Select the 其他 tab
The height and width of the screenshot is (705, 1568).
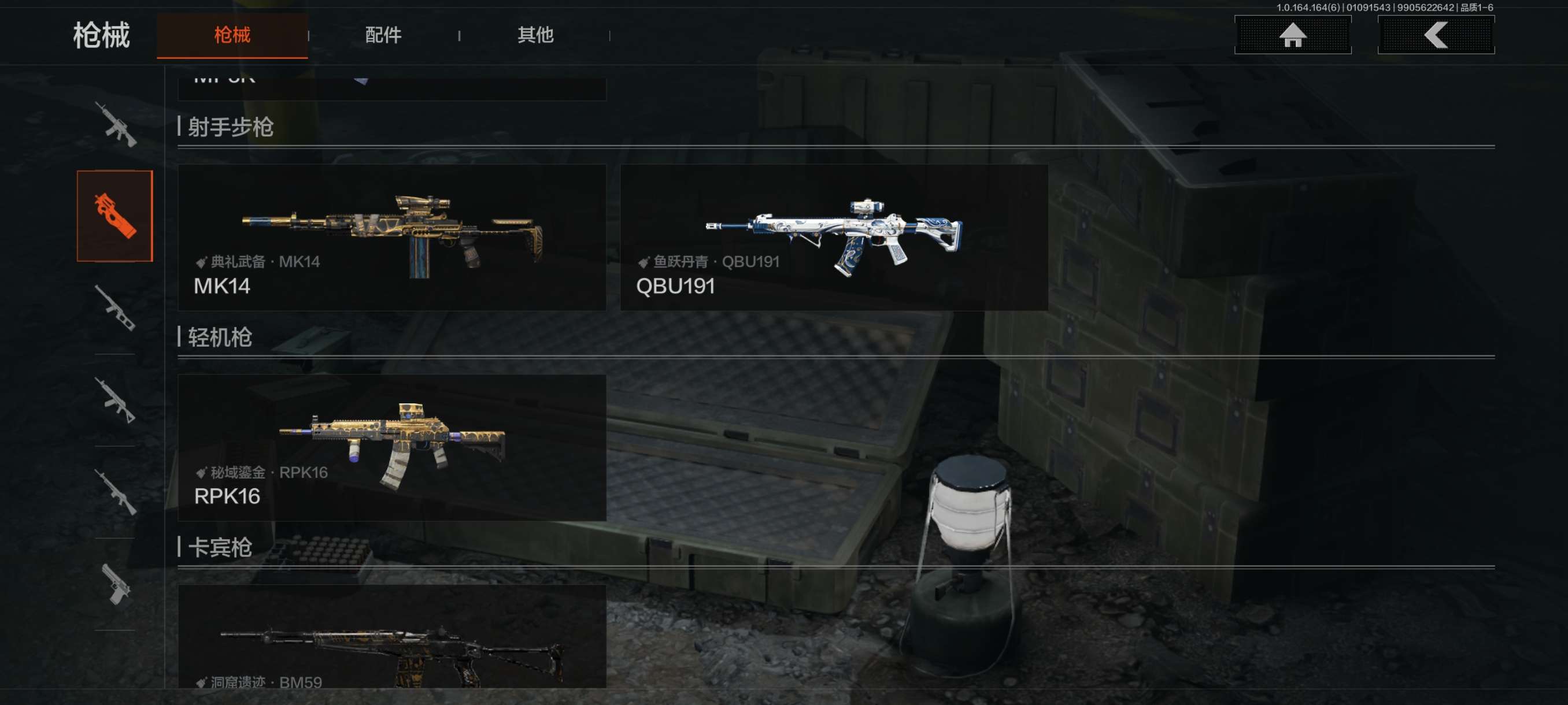coord(534,35)
